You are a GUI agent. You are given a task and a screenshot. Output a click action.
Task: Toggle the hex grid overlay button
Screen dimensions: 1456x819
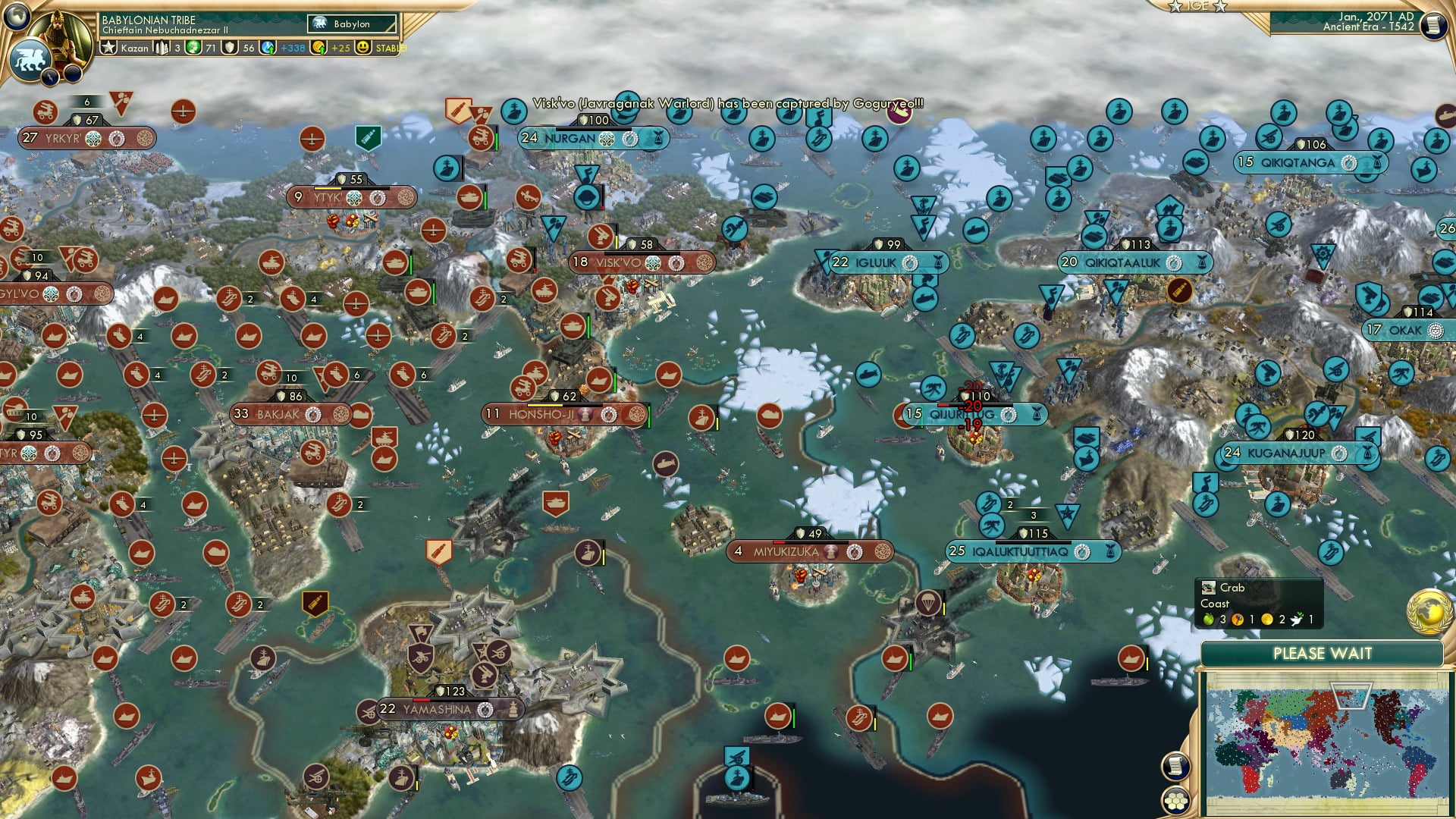pos(1174,800)
